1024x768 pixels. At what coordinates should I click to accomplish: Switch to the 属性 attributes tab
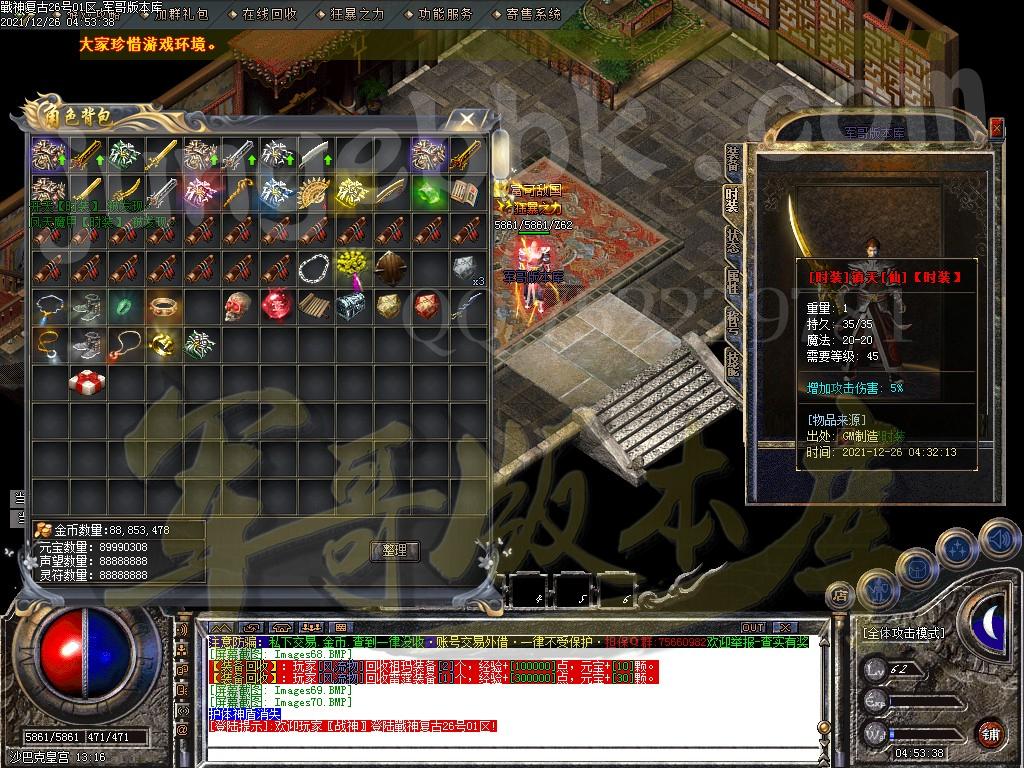point(732,283)
